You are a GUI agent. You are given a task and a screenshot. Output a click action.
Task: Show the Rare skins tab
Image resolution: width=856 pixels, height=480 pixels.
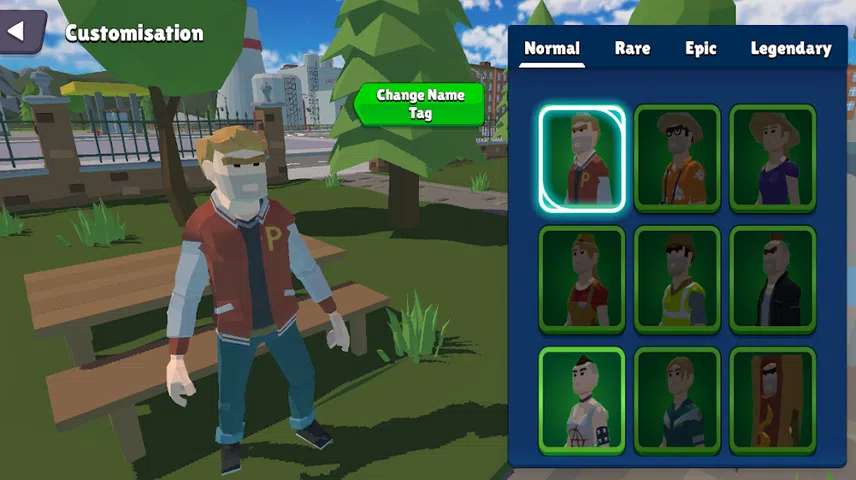pos(633,49)
